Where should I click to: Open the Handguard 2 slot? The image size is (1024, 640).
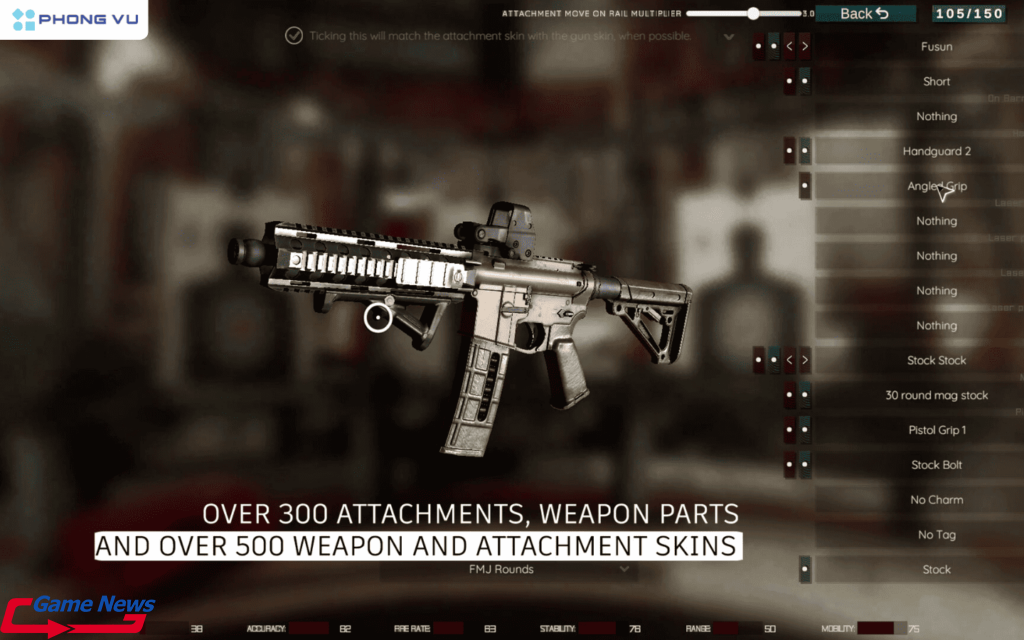coord(936,151)
